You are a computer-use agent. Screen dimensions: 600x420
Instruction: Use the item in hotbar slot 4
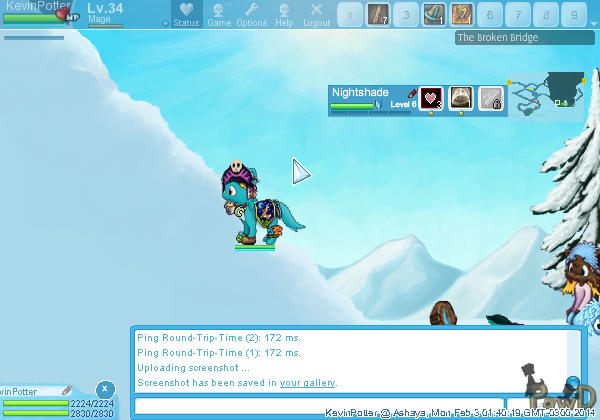coord(433,14)
